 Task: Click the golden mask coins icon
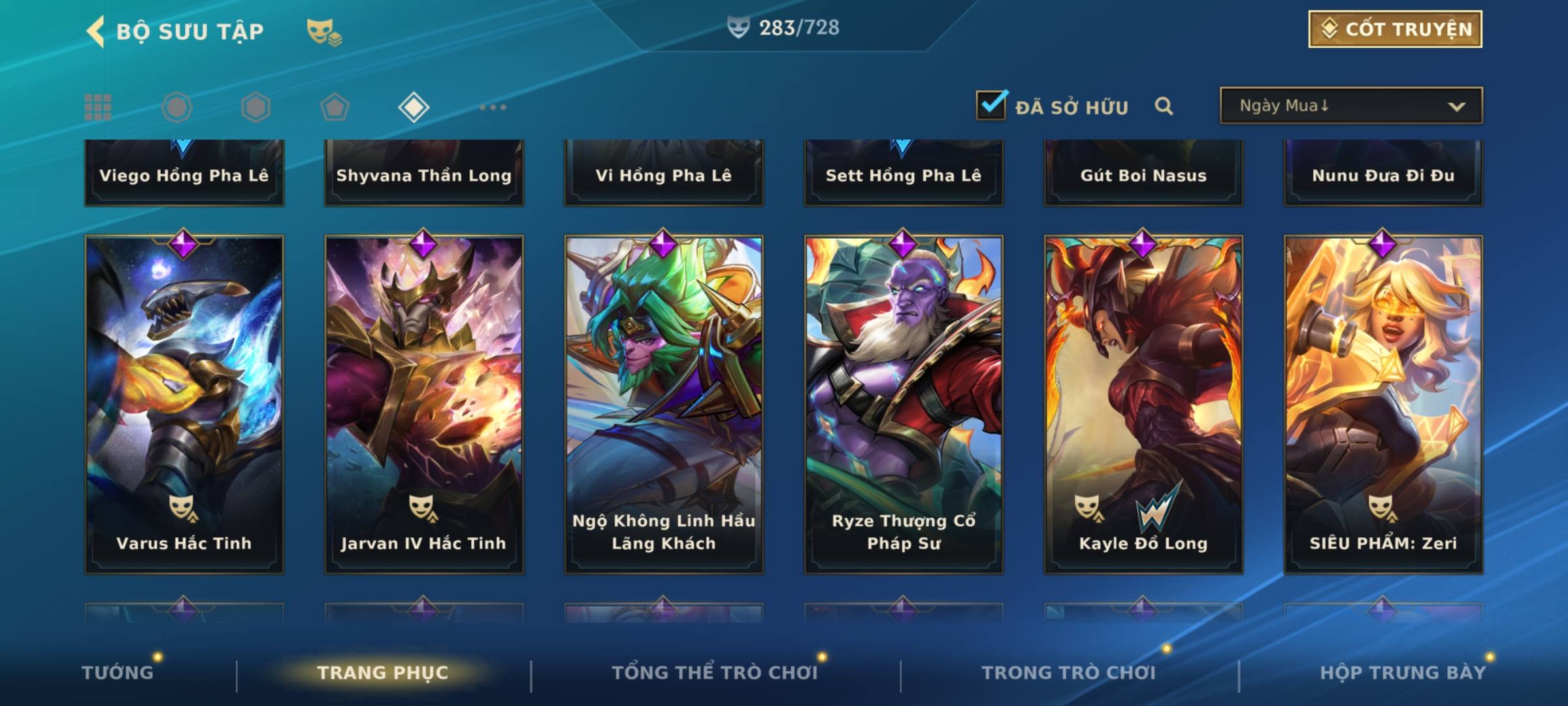click(x=323, y=31)
